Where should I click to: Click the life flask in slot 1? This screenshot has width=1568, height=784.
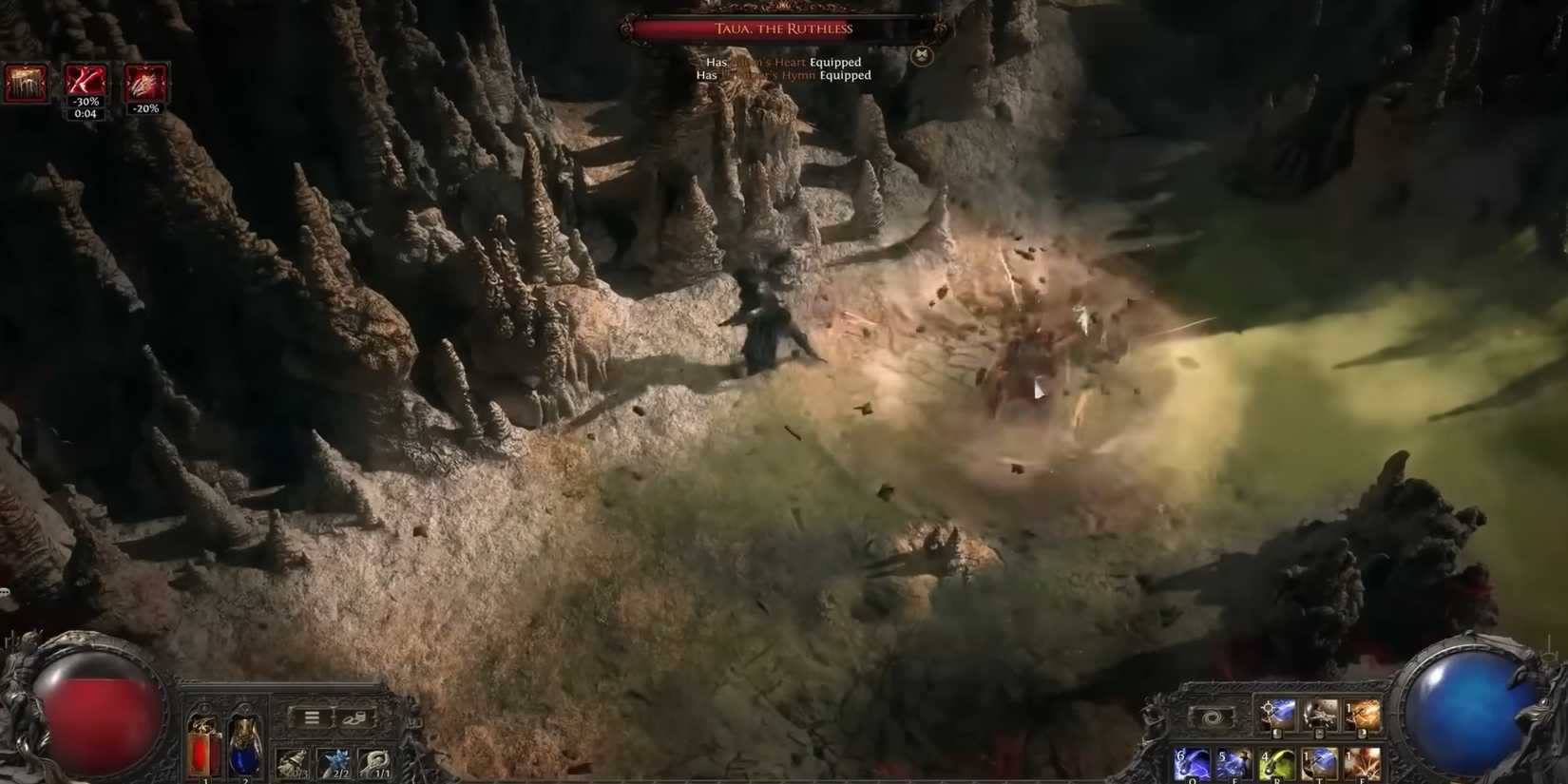204,747
